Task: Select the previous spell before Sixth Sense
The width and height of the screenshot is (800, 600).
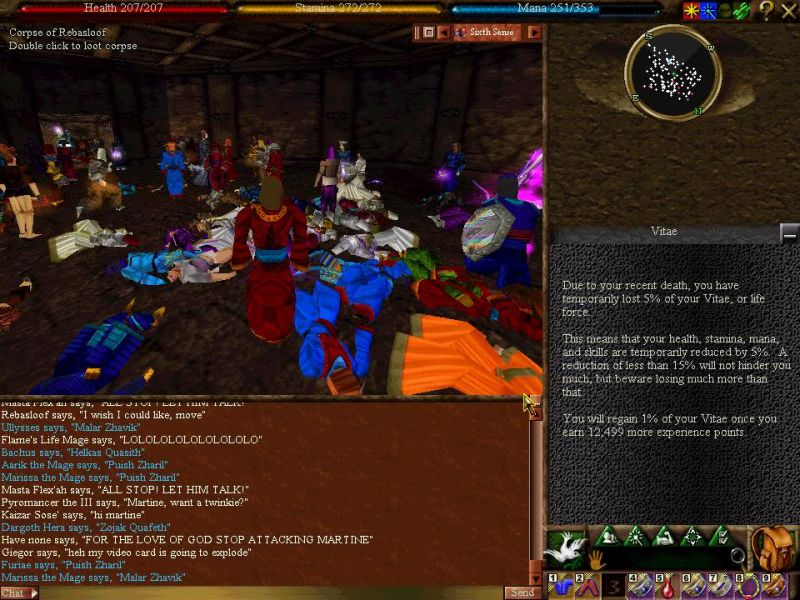Action: (444, 32)
